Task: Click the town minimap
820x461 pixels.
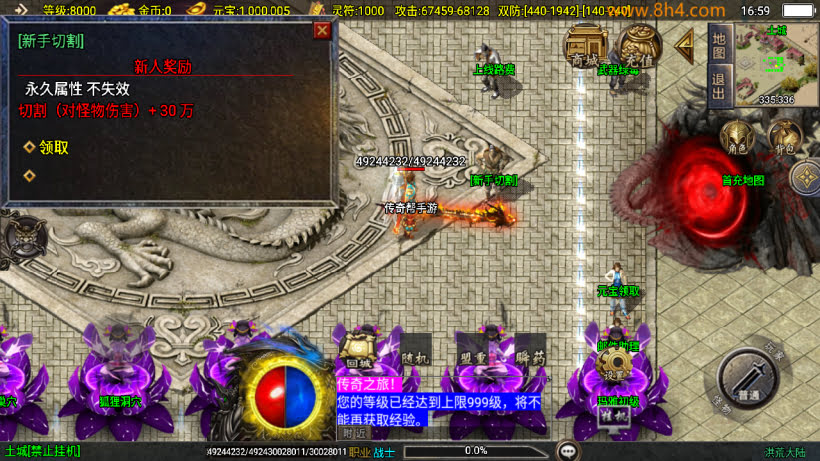Action: click(776, 65)
